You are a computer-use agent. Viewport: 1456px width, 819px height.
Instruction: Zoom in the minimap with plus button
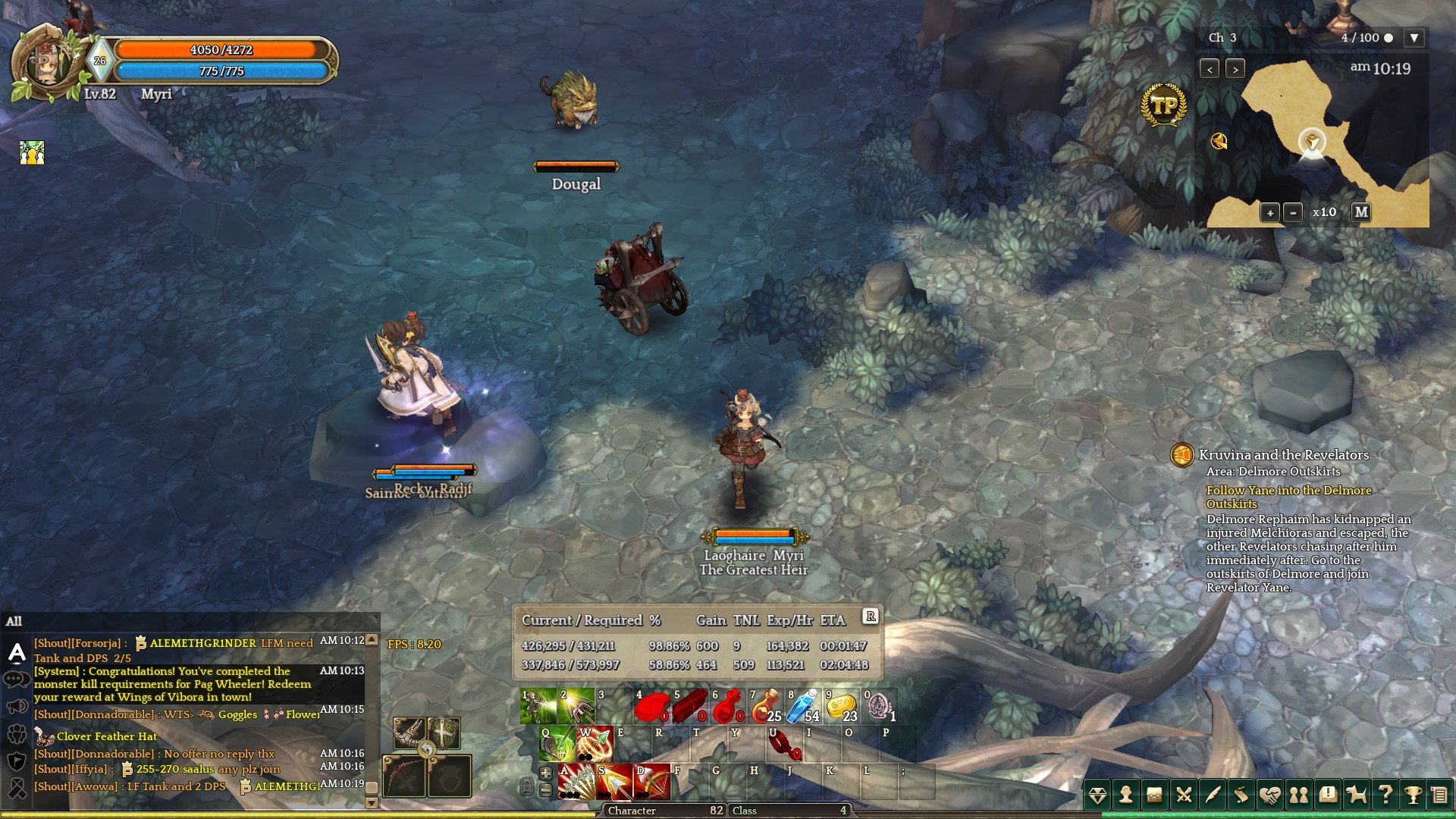pos(1269,212)
